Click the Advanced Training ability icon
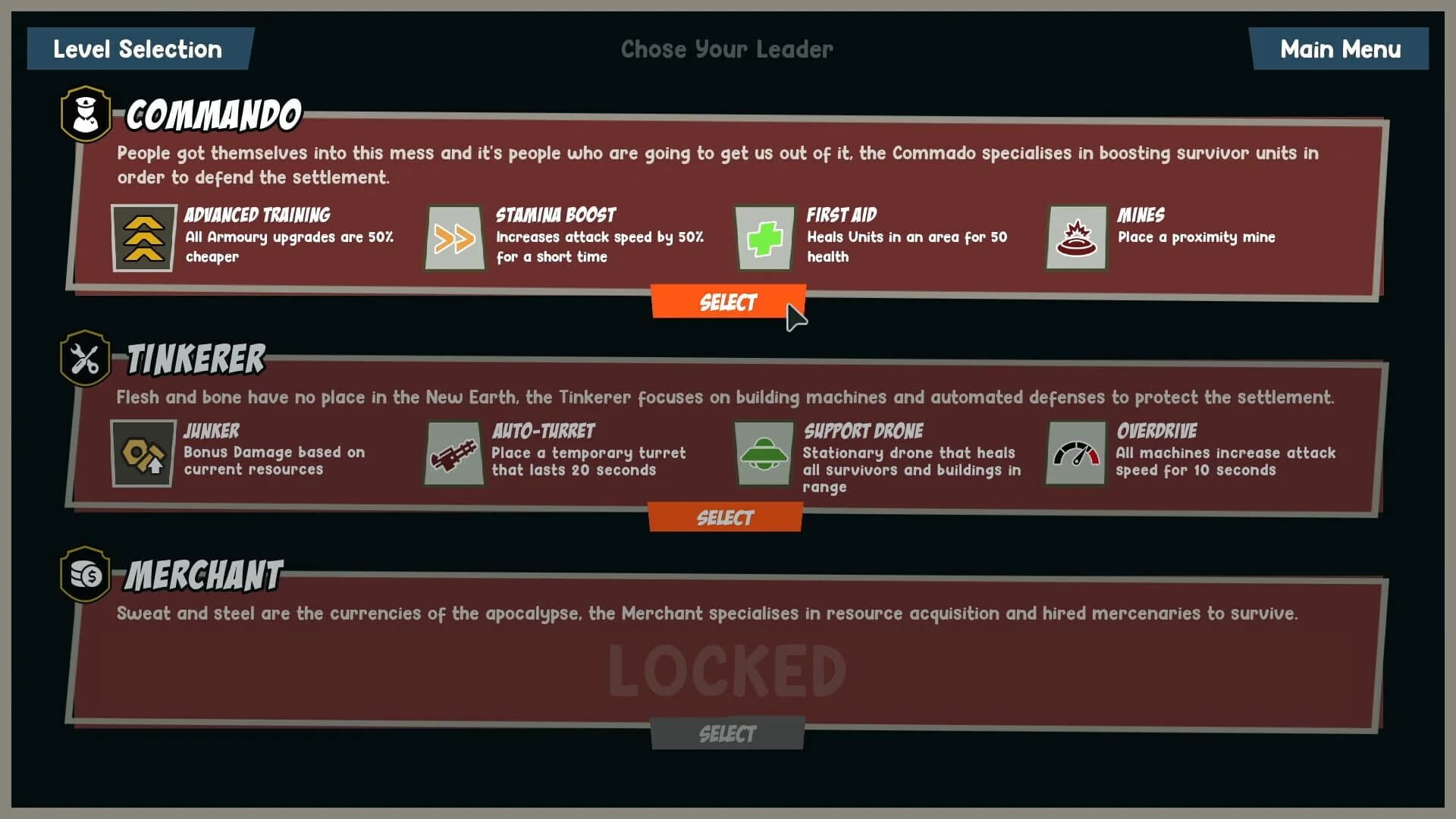This screenshot has height=819, width=1456. [x=144, y=239]
